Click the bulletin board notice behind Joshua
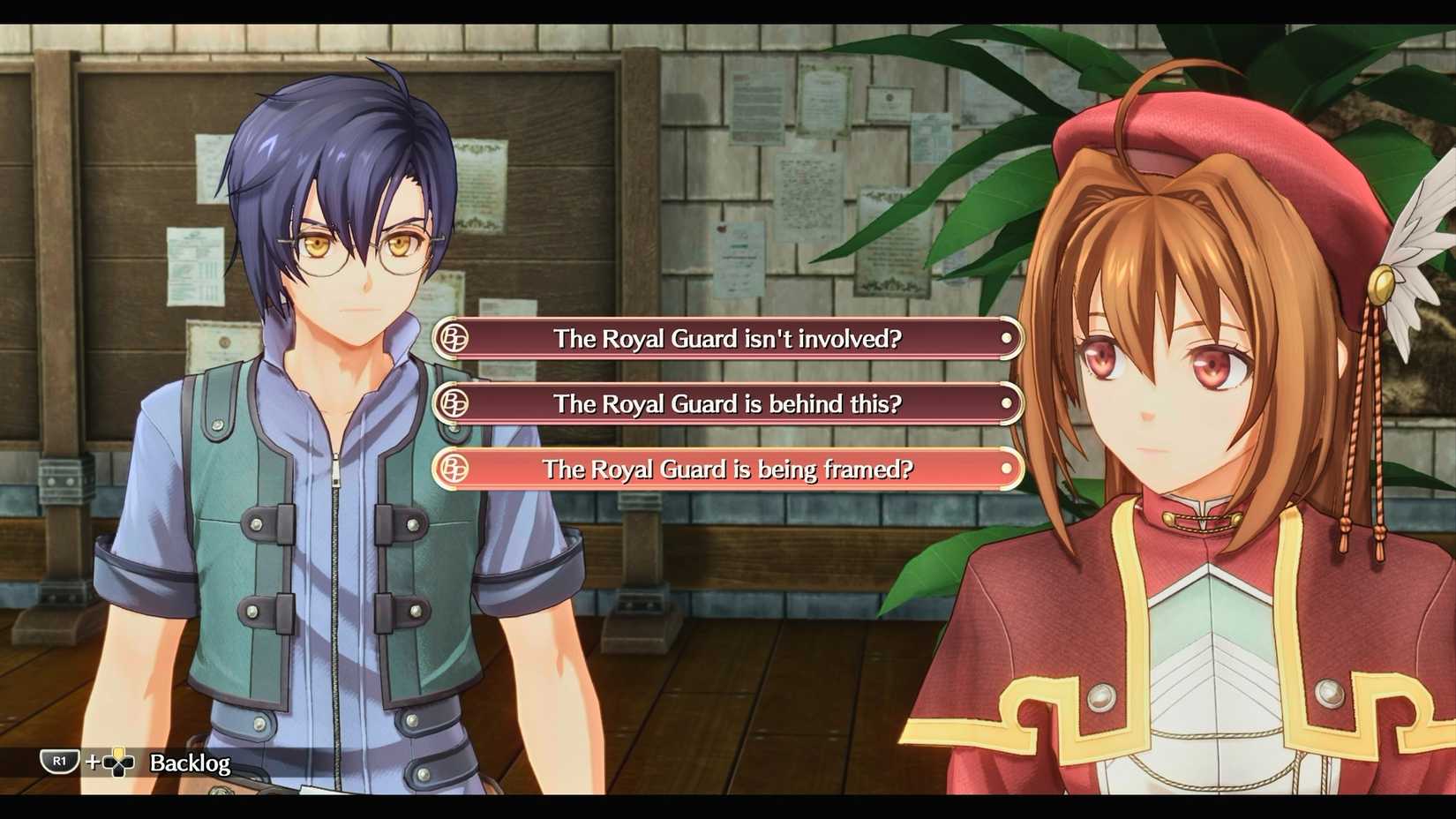This screenshot has height=819, width=1456. [196, 265]
